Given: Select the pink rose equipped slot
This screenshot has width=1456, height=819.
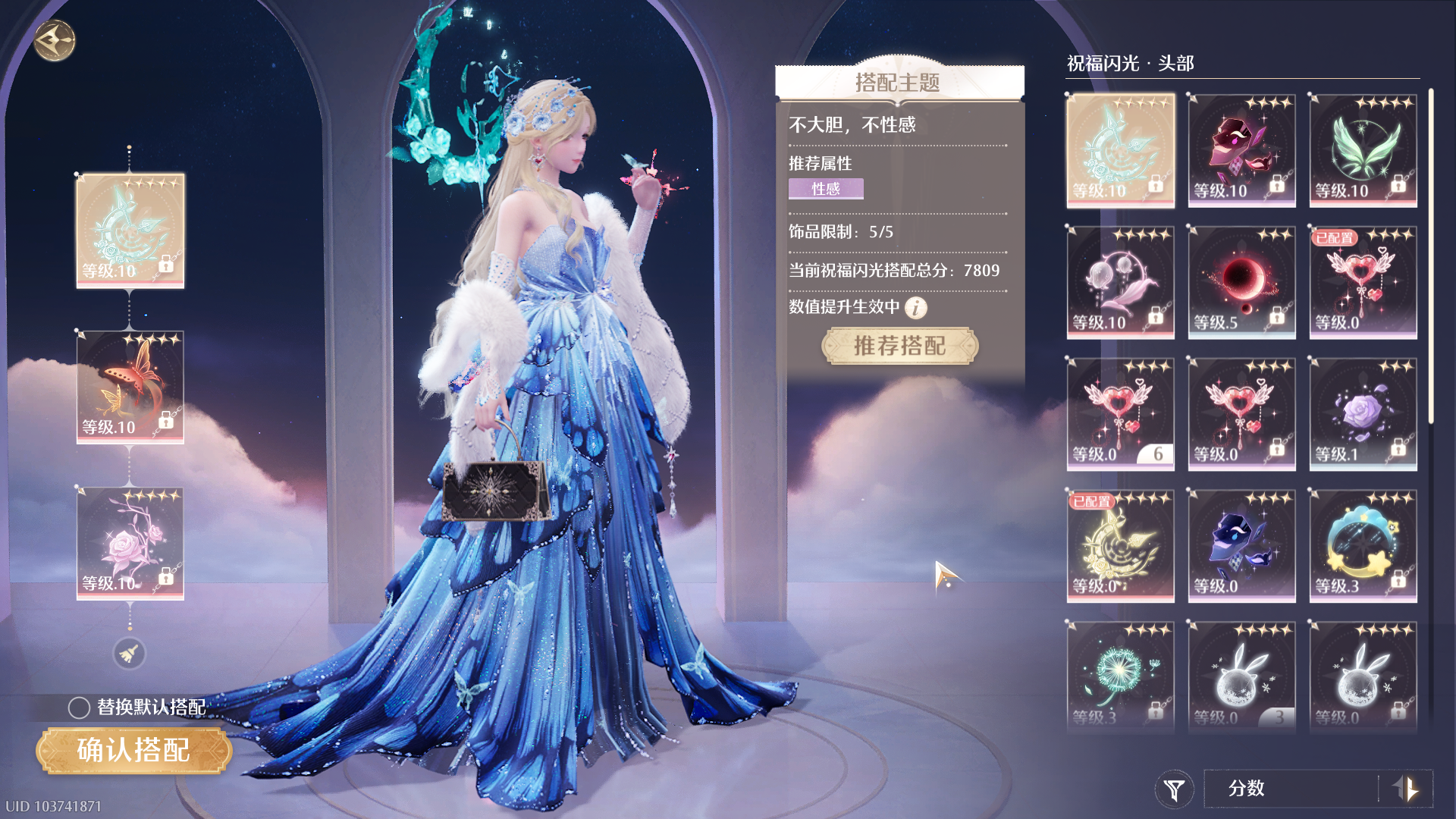Looking at the screenshot, I should 130,543.
